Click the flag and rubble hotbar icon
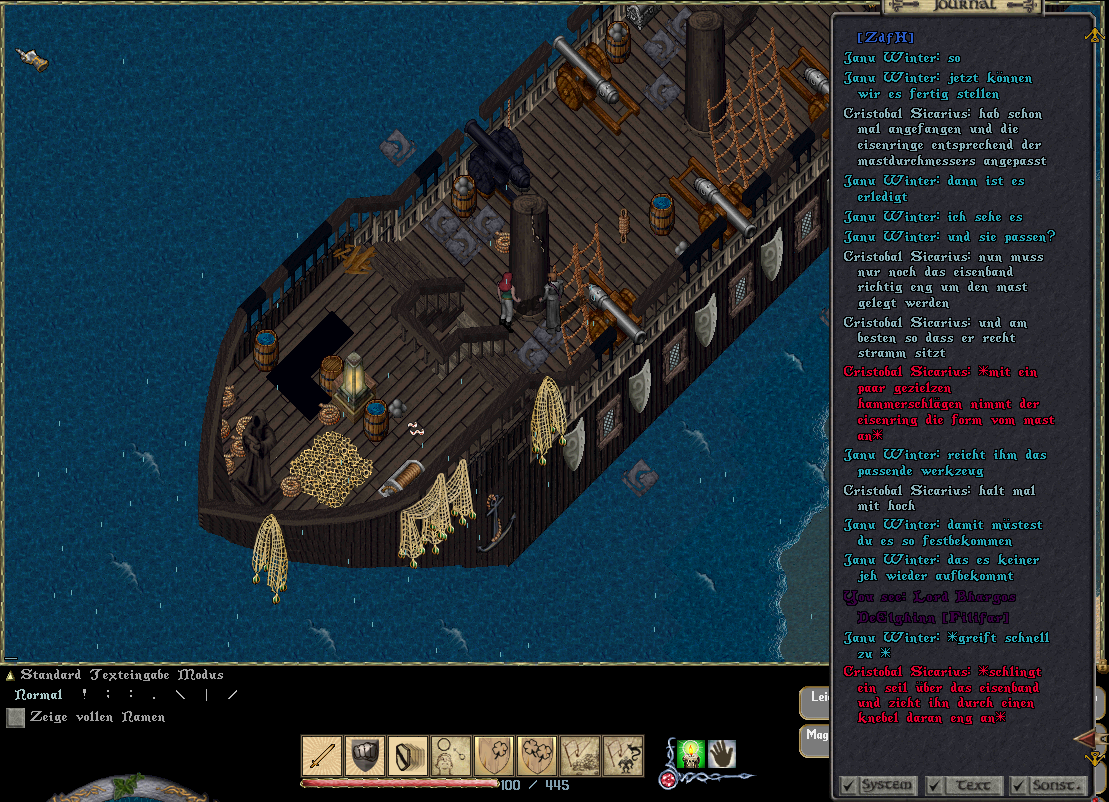The image size is (1109, 802). 580,756
